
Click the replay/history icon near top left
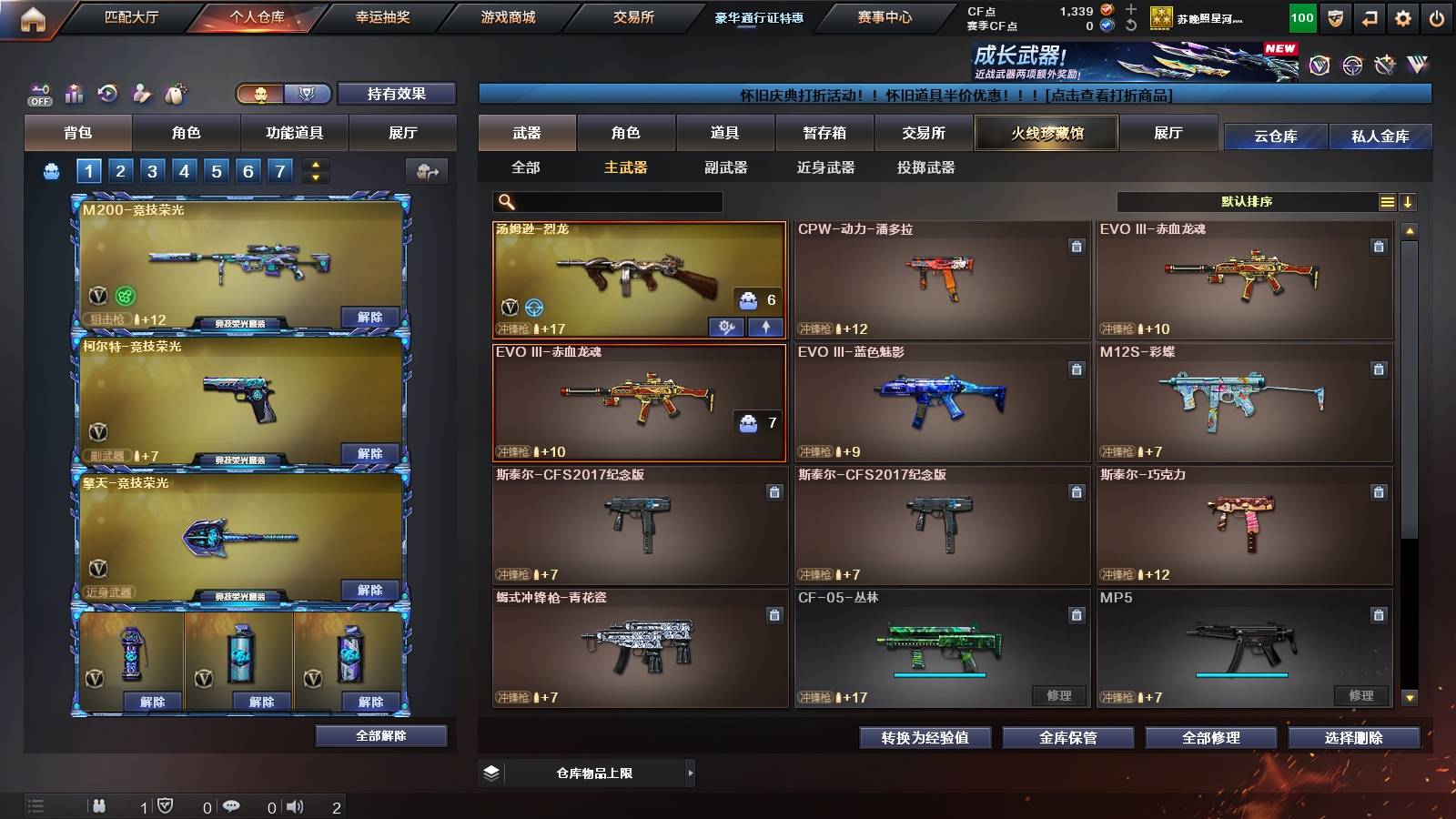(x=106, y=92)
